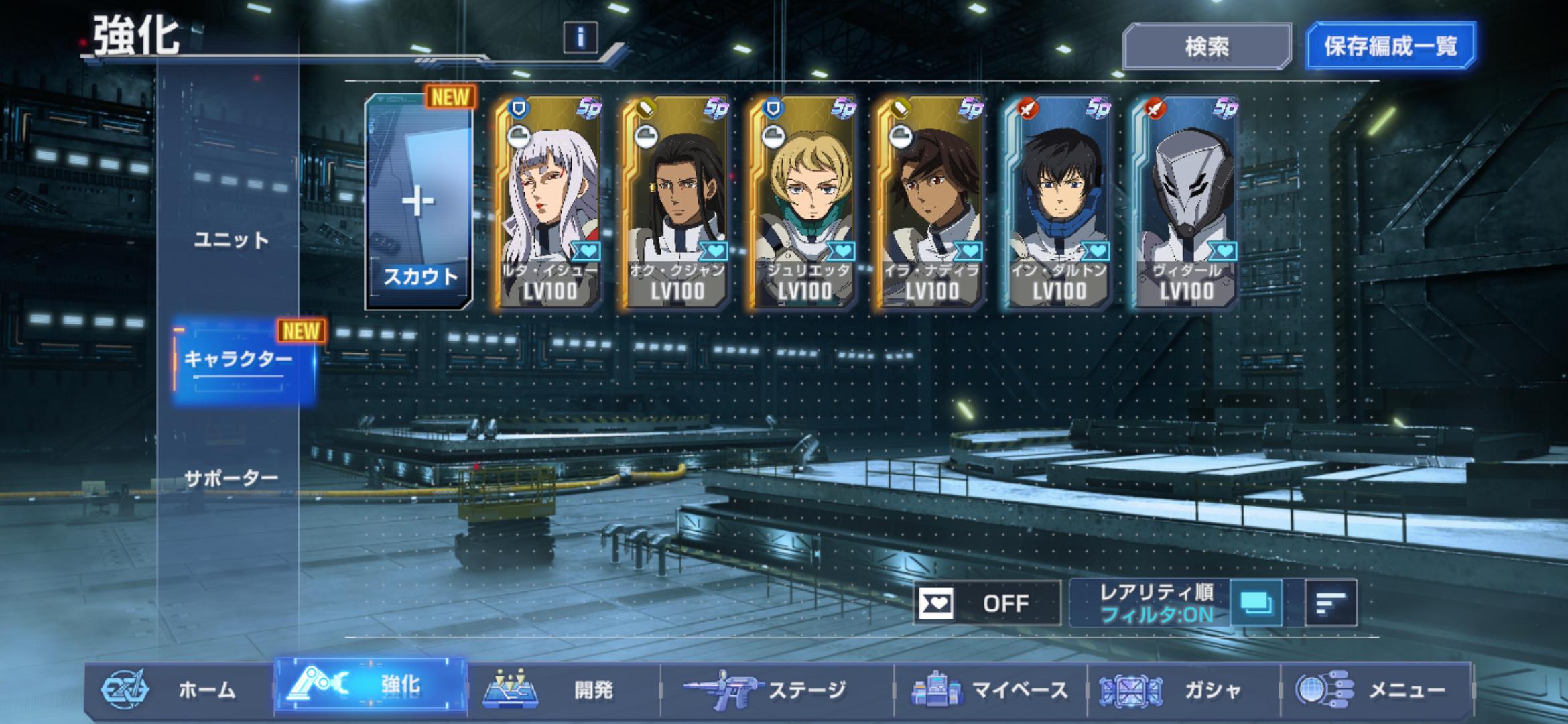Select the スカウト scout card
The image size is (1568, 724).
pos(419,202)
